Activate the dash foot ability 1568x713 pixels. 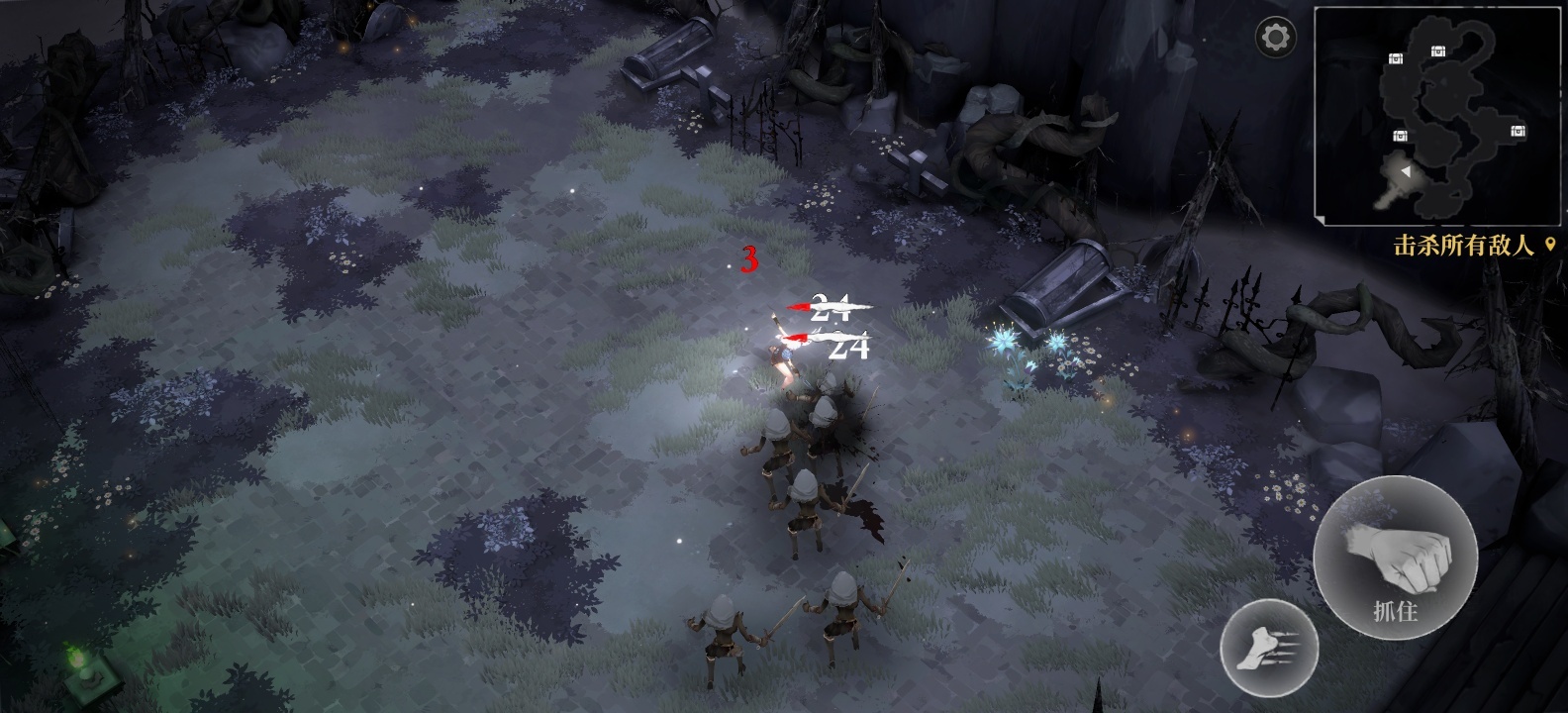(1268, 649)
